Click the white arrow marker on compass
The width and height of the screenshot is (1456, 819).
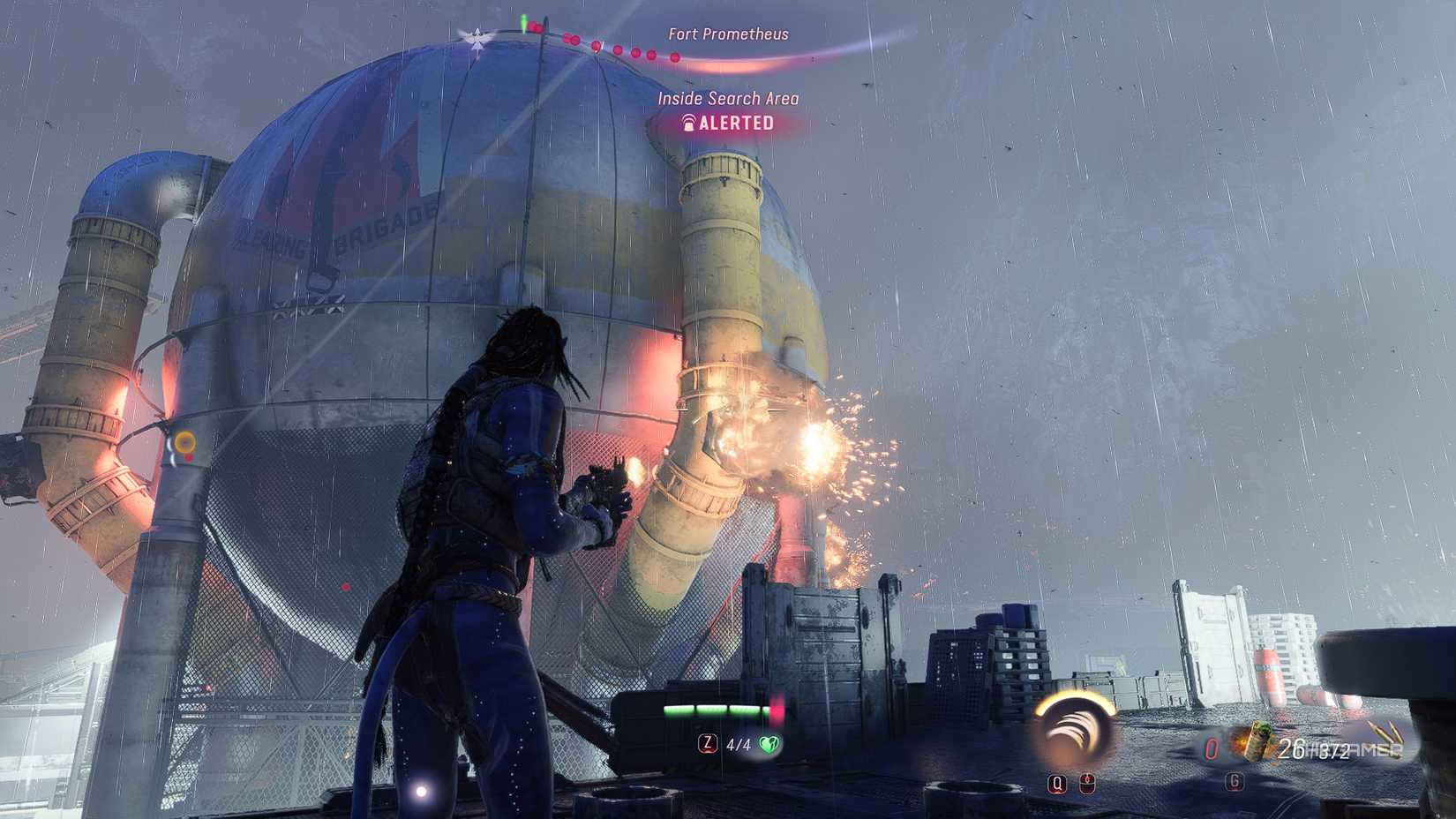[x=477, y=35]
